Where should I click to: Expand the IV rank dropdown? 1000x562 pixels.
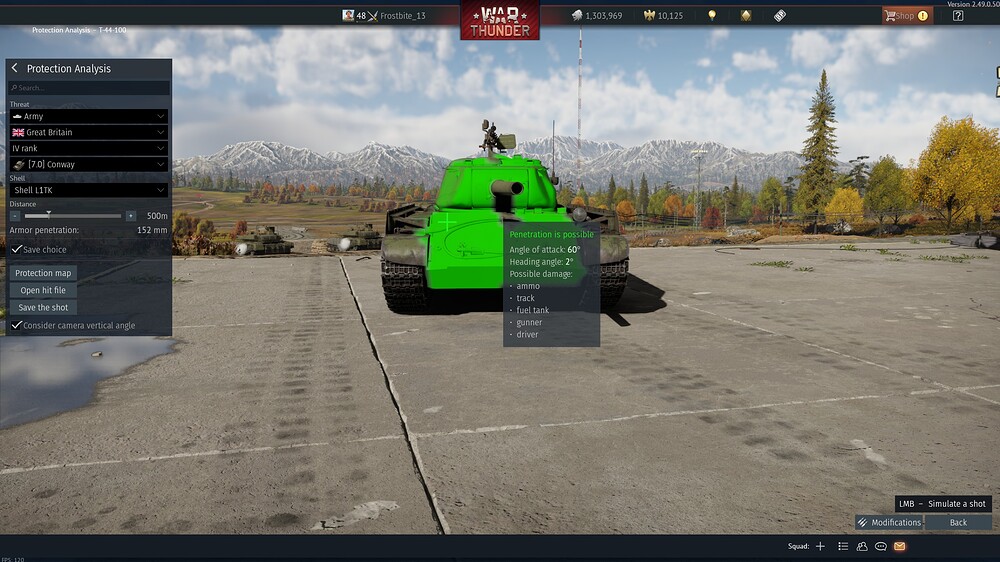click(x=88, y=148)
